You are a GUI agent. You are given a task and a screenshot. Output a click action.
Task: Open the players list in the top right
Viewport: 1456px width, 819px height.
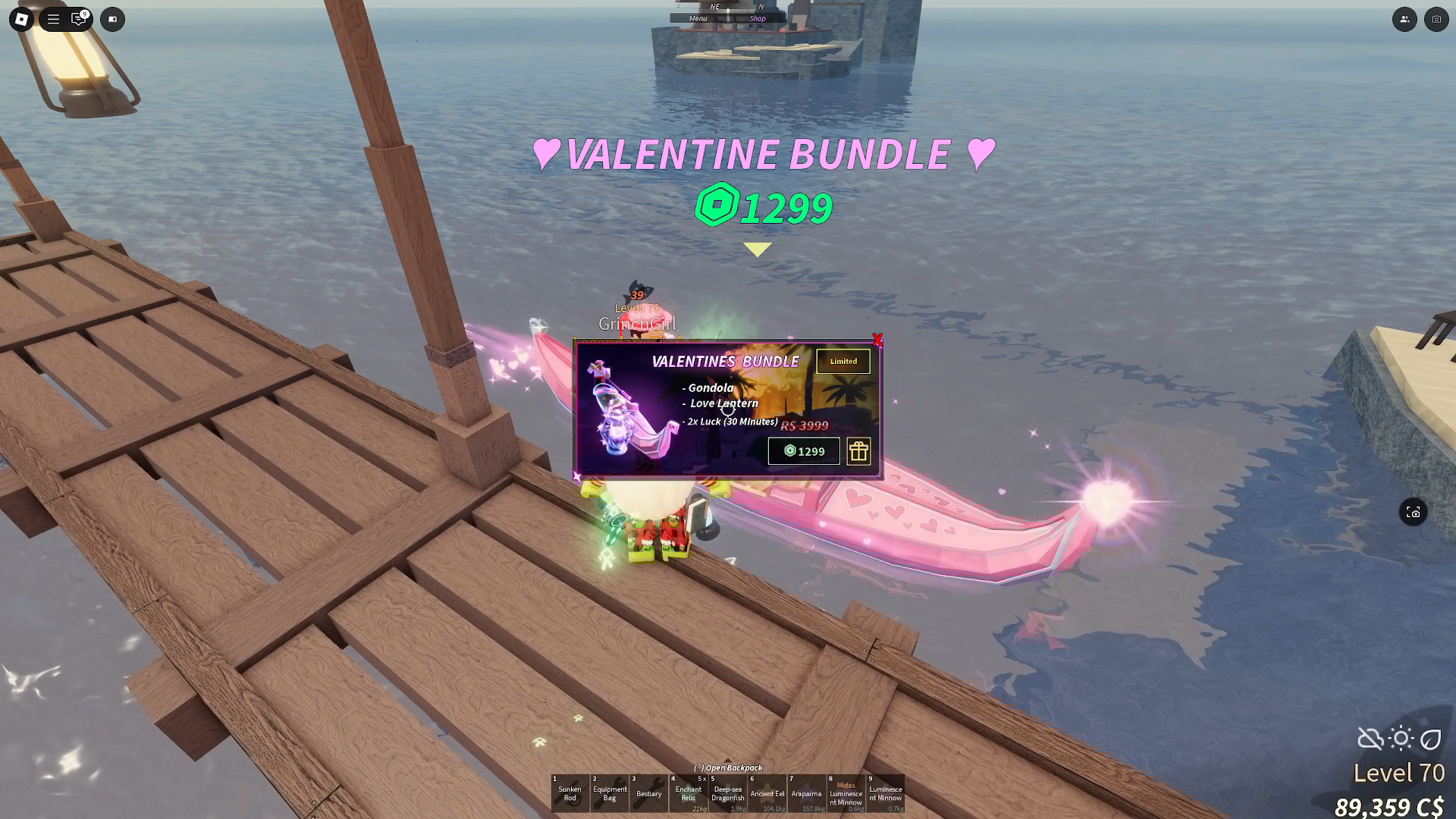tap(1404, 19)
